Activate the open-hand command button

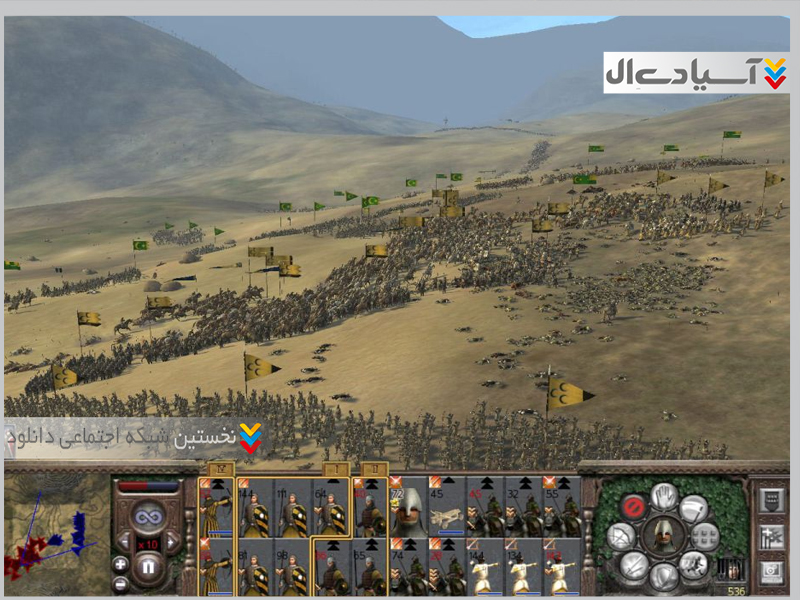pos(662,495)
